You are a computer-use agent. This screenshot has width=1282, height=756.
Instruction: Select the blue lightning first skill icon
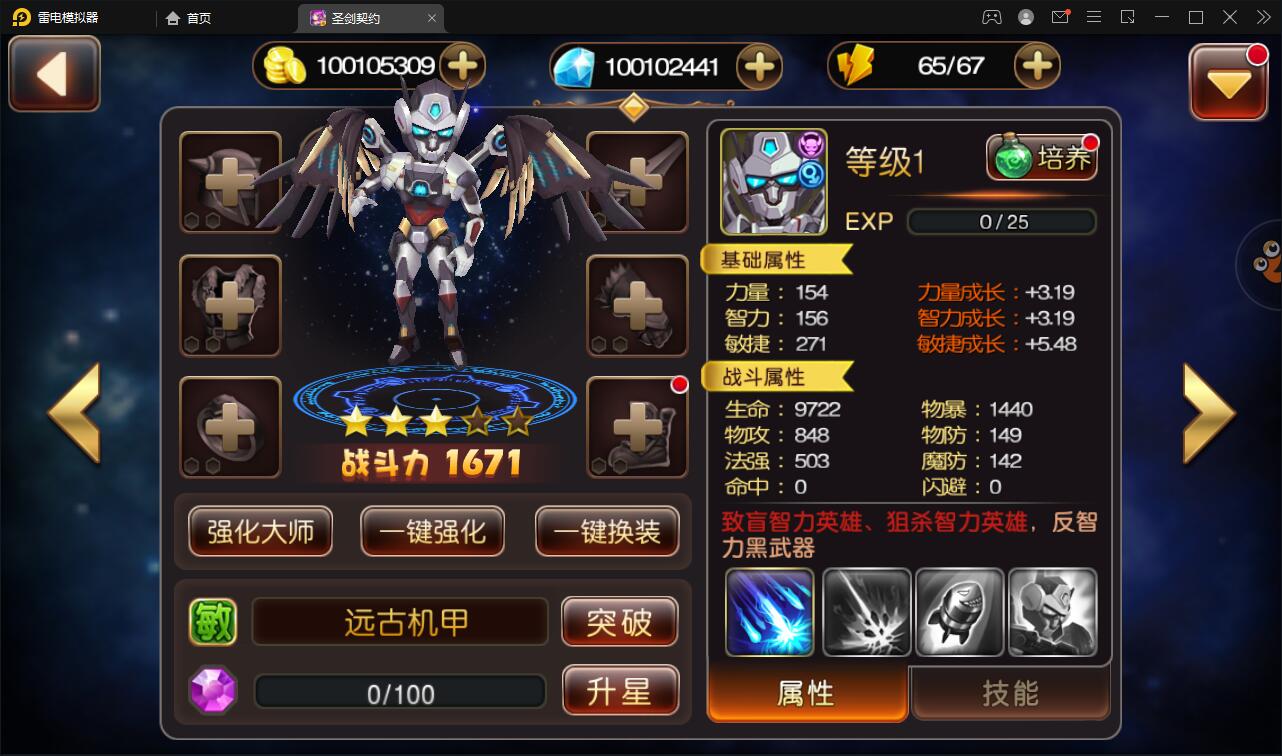pos(769,611)
